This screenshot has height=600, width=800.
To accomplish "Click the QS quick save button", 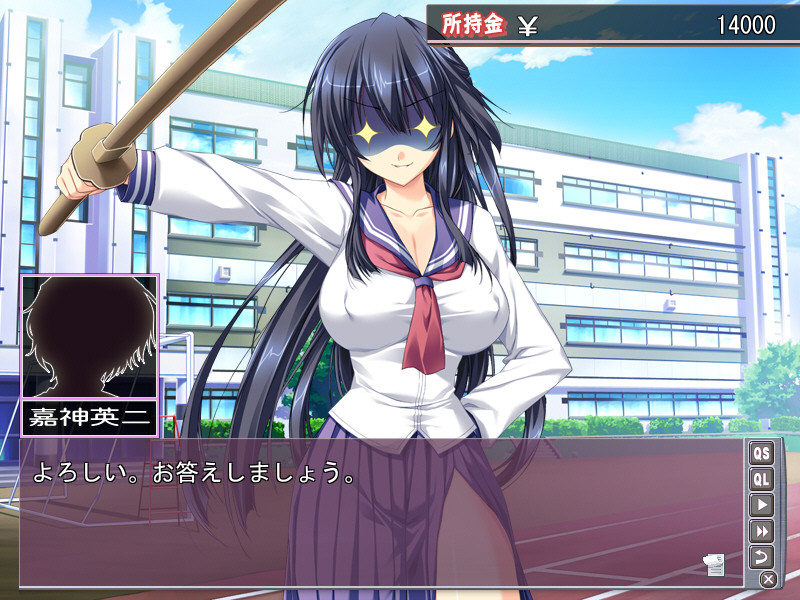I will click(x=762, y=453).
